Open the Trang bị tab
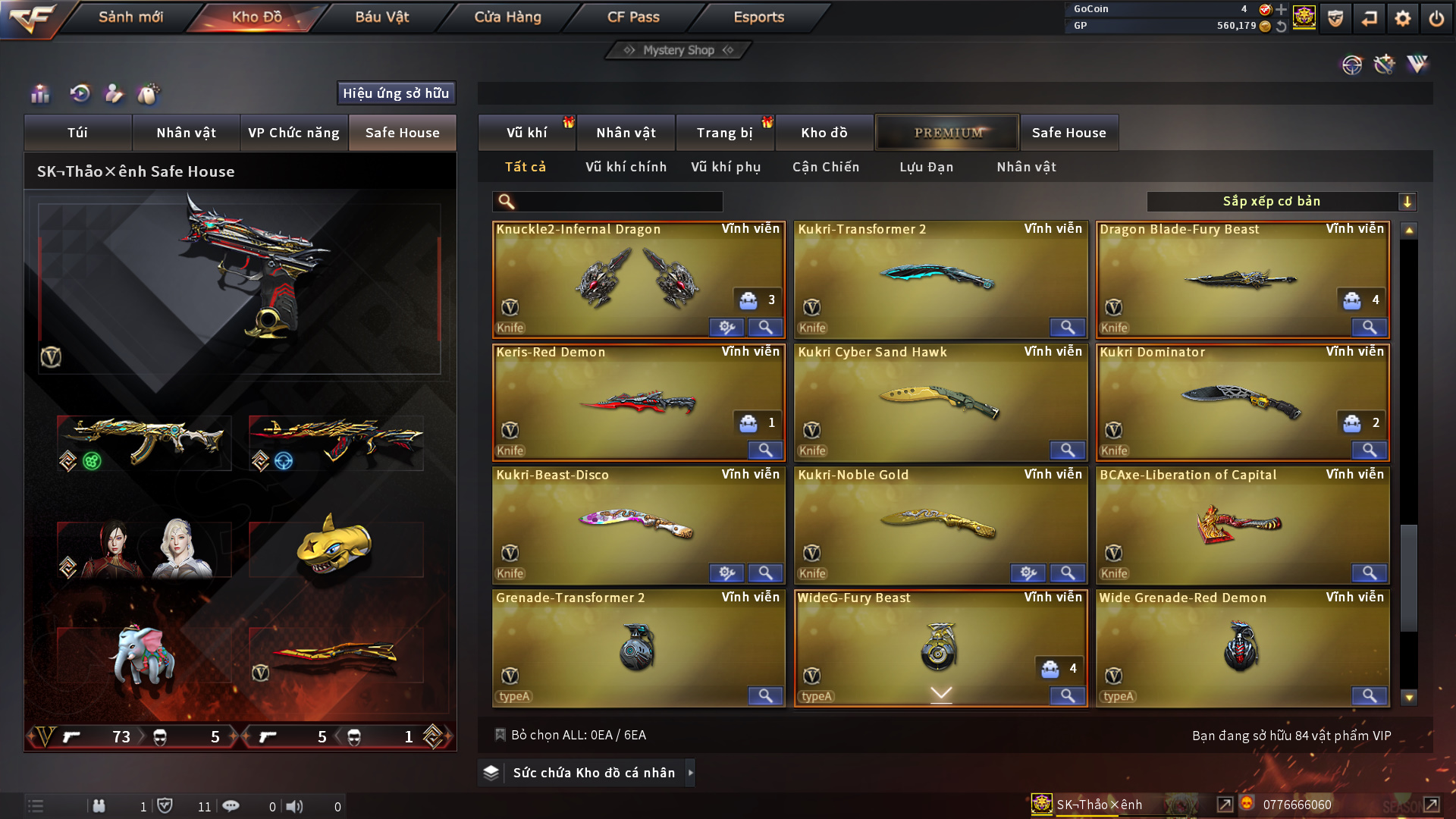The width and height of the screenshot is (1456, 819). pos(724,133)
